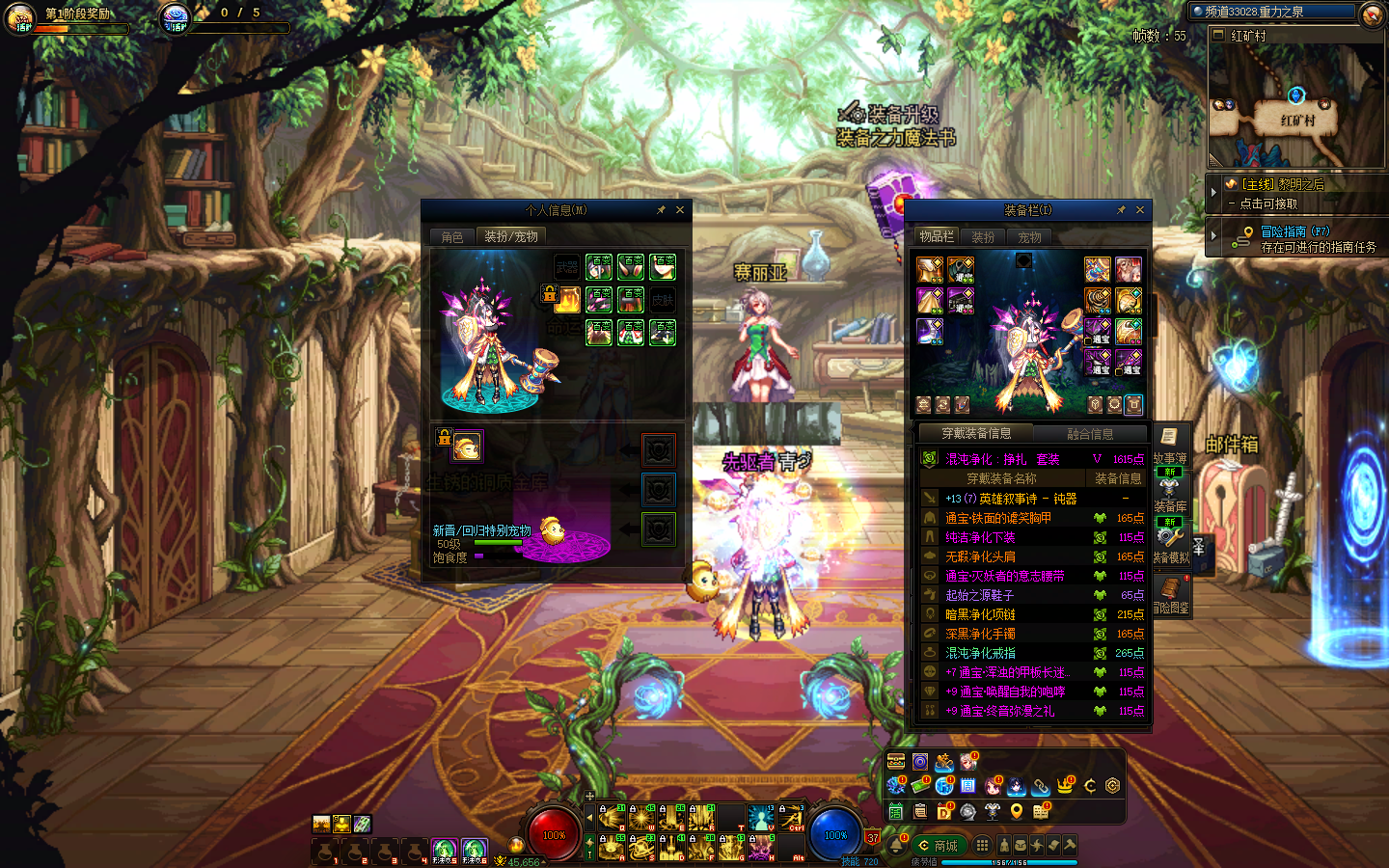
Task: Switch to the 角色 tab
Action: (x=452, y=237)
